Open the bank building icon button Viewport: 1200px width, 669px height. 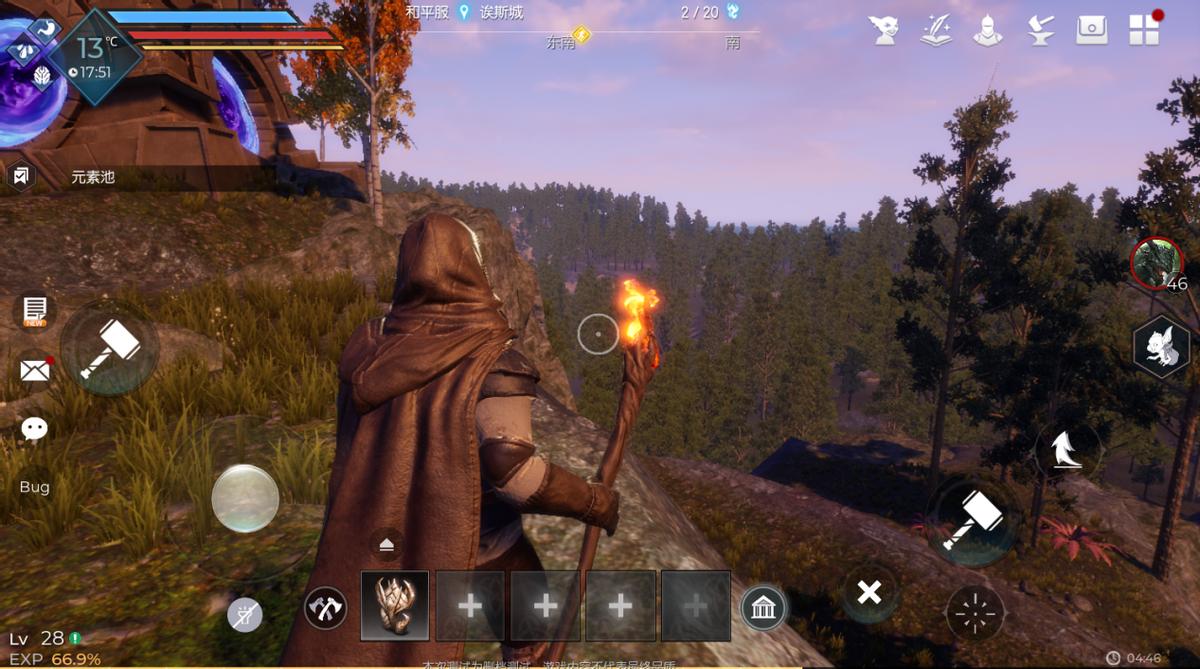pos(764,607)
